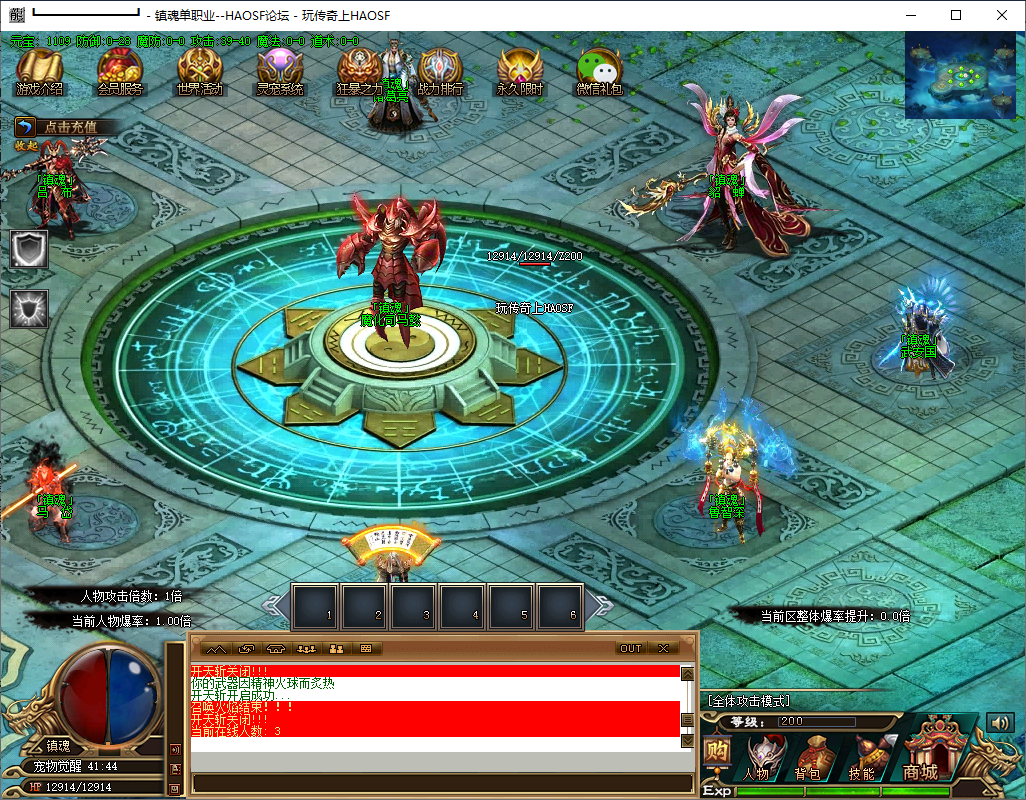Open the 会员服务 member service menu
This screenshot has width=1026, height=800.
click(120, 72)
